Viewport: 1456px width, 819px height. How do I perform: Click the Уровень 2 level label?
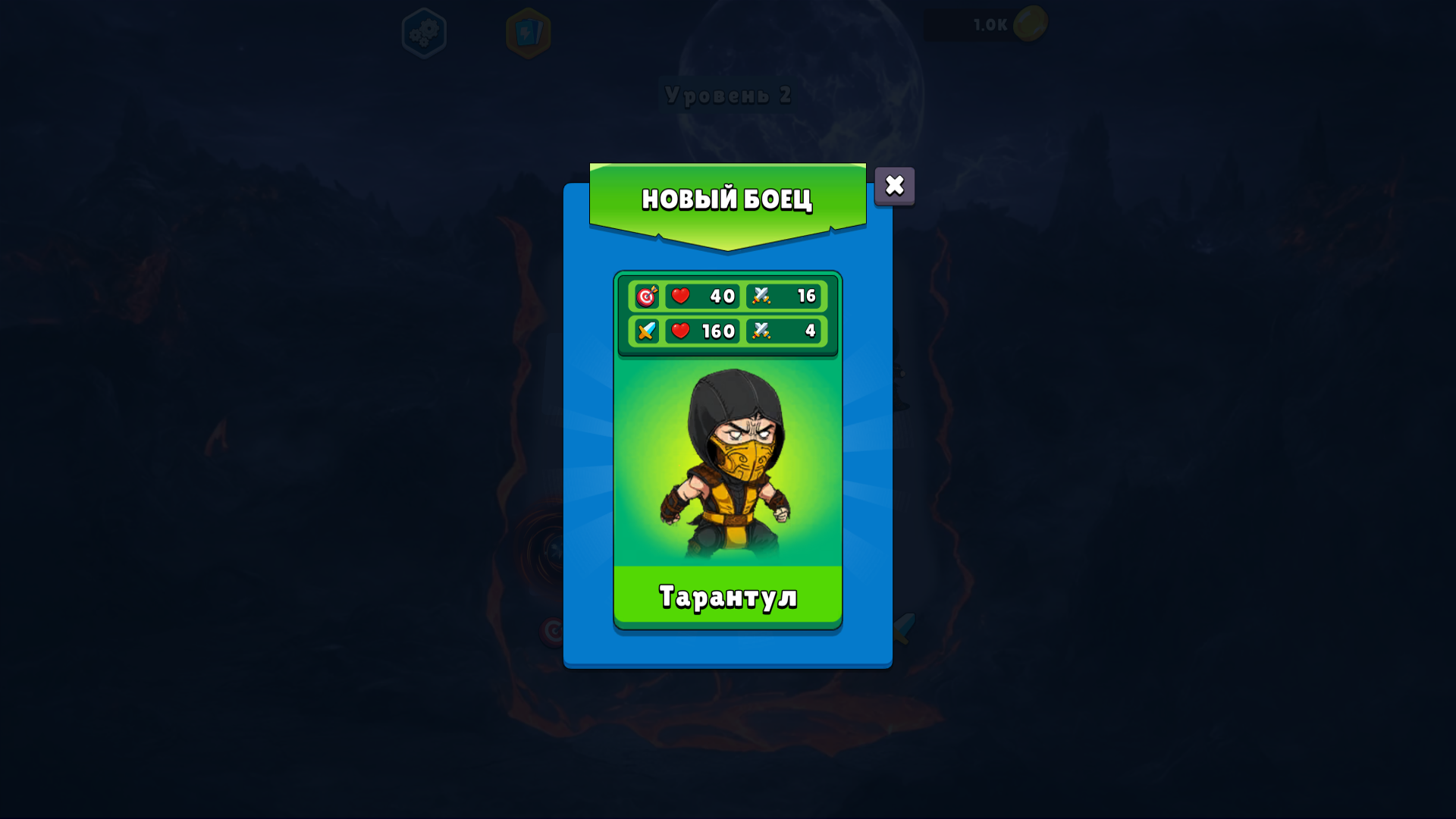click(x=727, y=96)
